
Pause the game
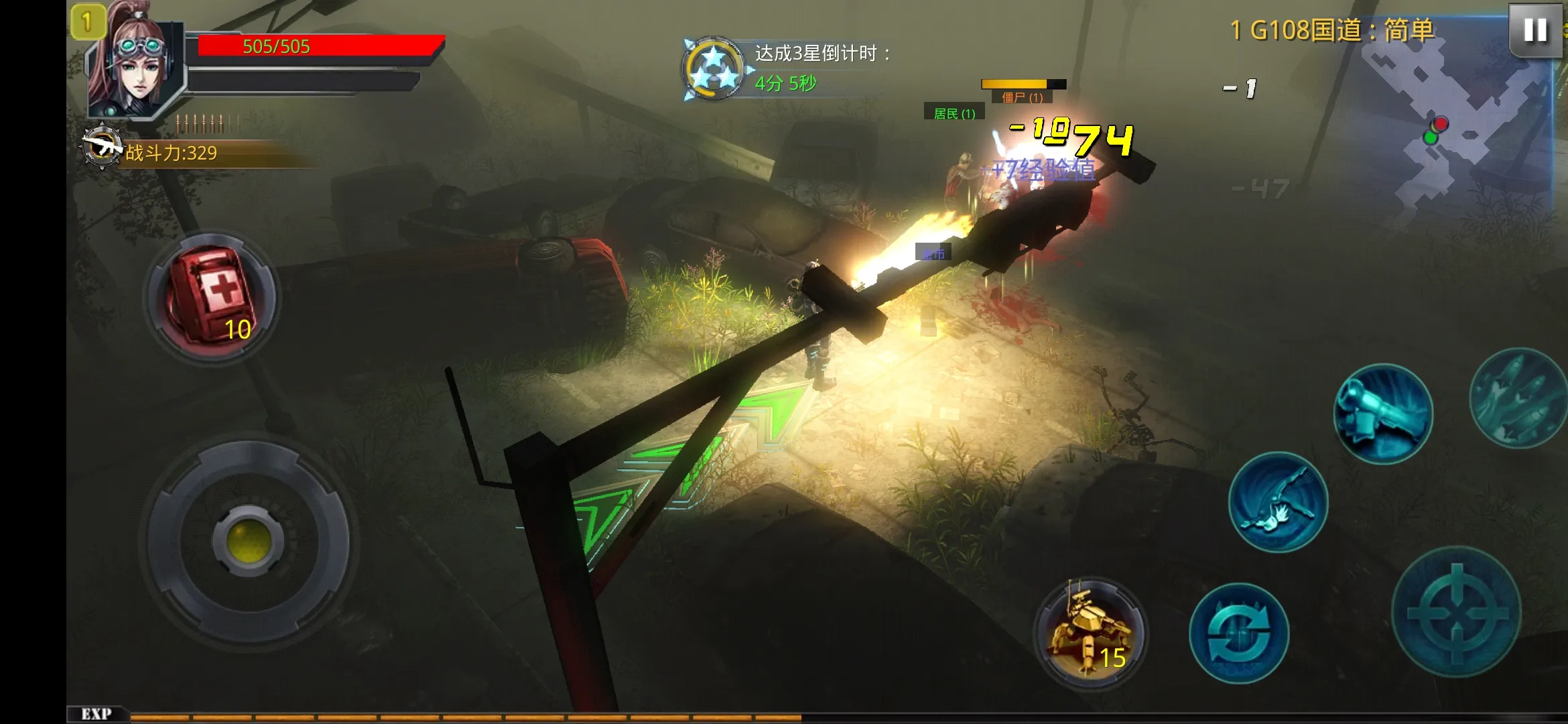coord(1534,30)
